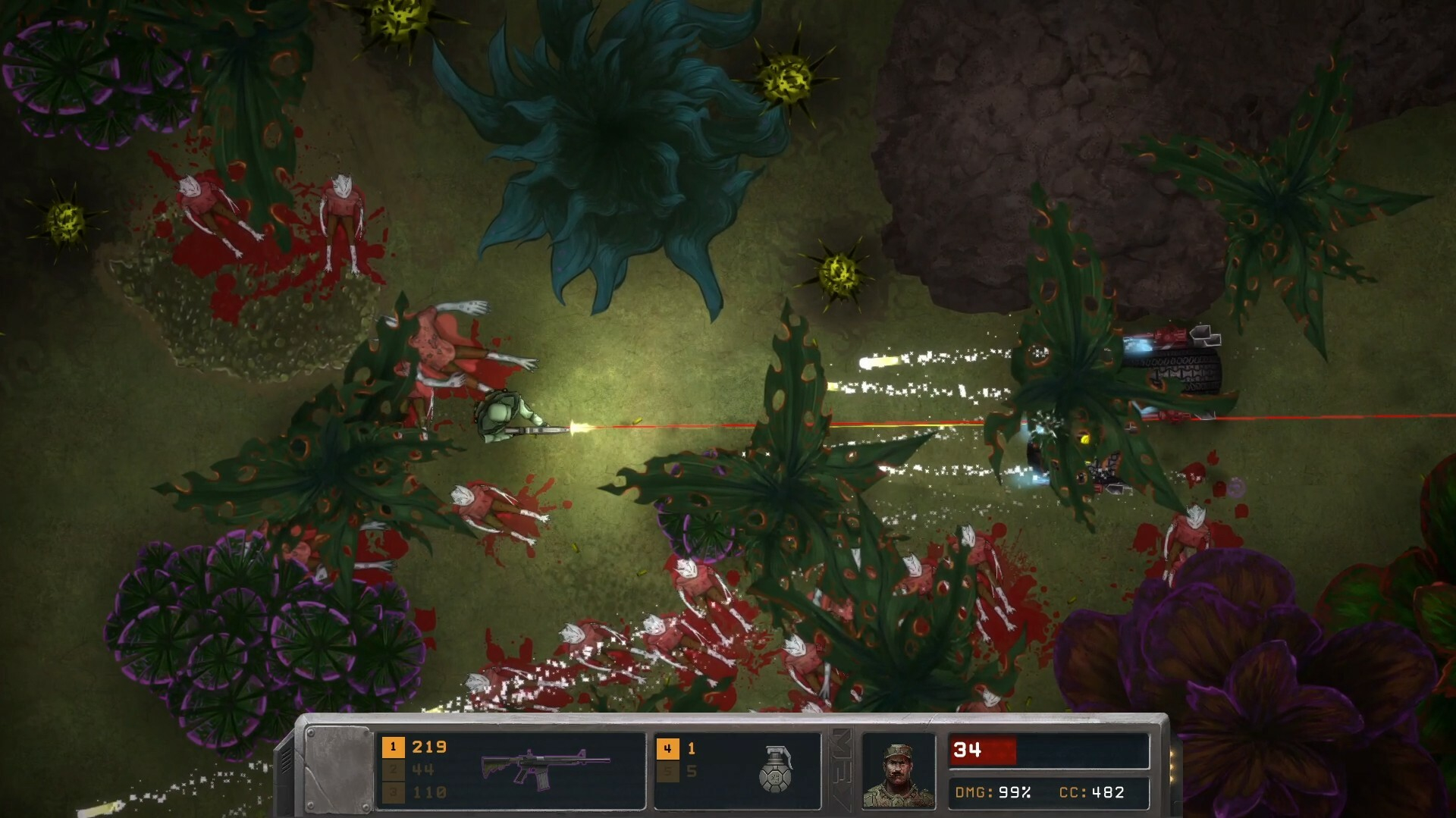Click the frag grenade icon
The image size is (1456, 818).
(775, 769)
